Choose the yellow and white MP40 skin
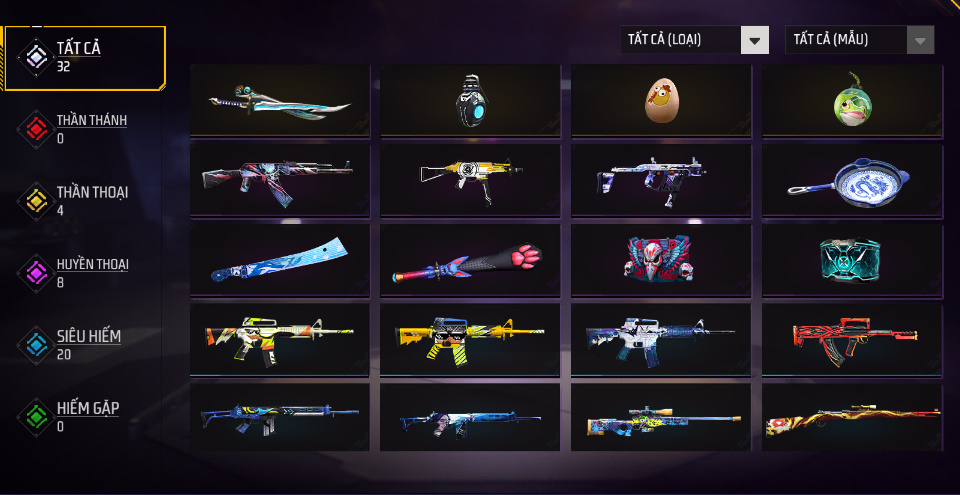The width and height of the screenshot is (960, 495). click(x=470, y=180)
